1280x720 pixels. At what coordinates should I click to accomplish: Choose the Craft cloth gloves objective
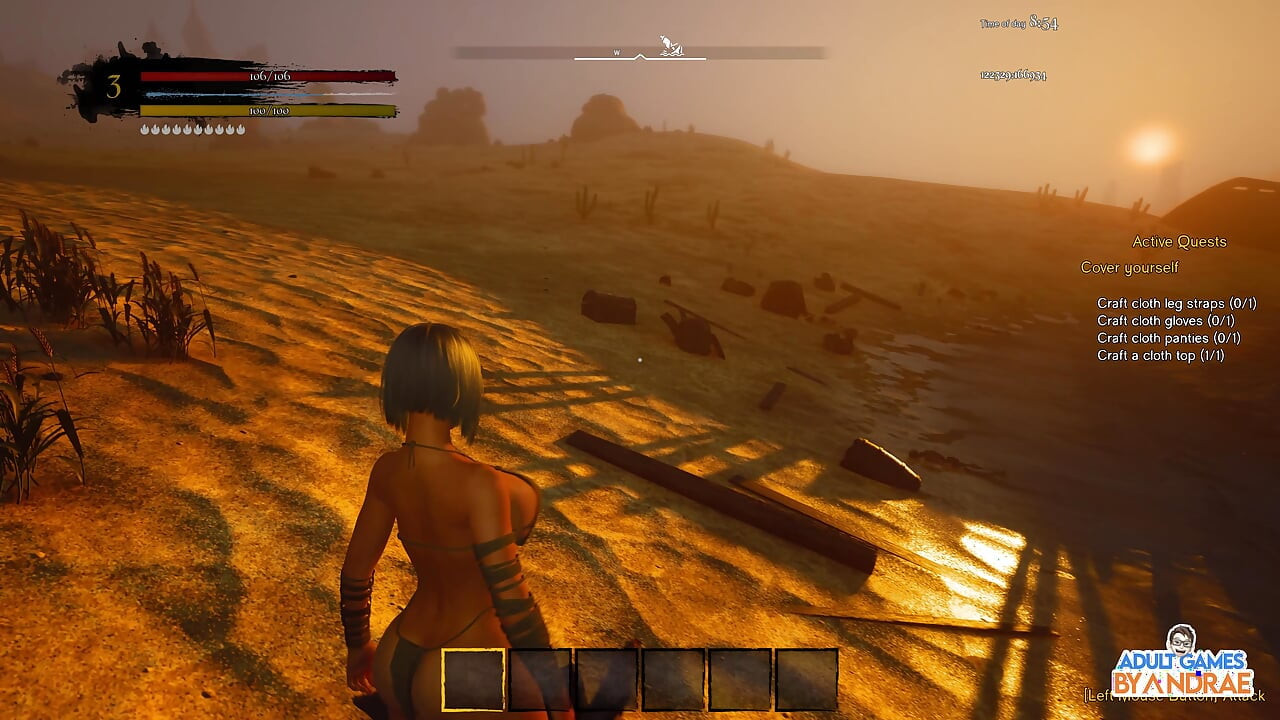click(x=1165, y=321)
